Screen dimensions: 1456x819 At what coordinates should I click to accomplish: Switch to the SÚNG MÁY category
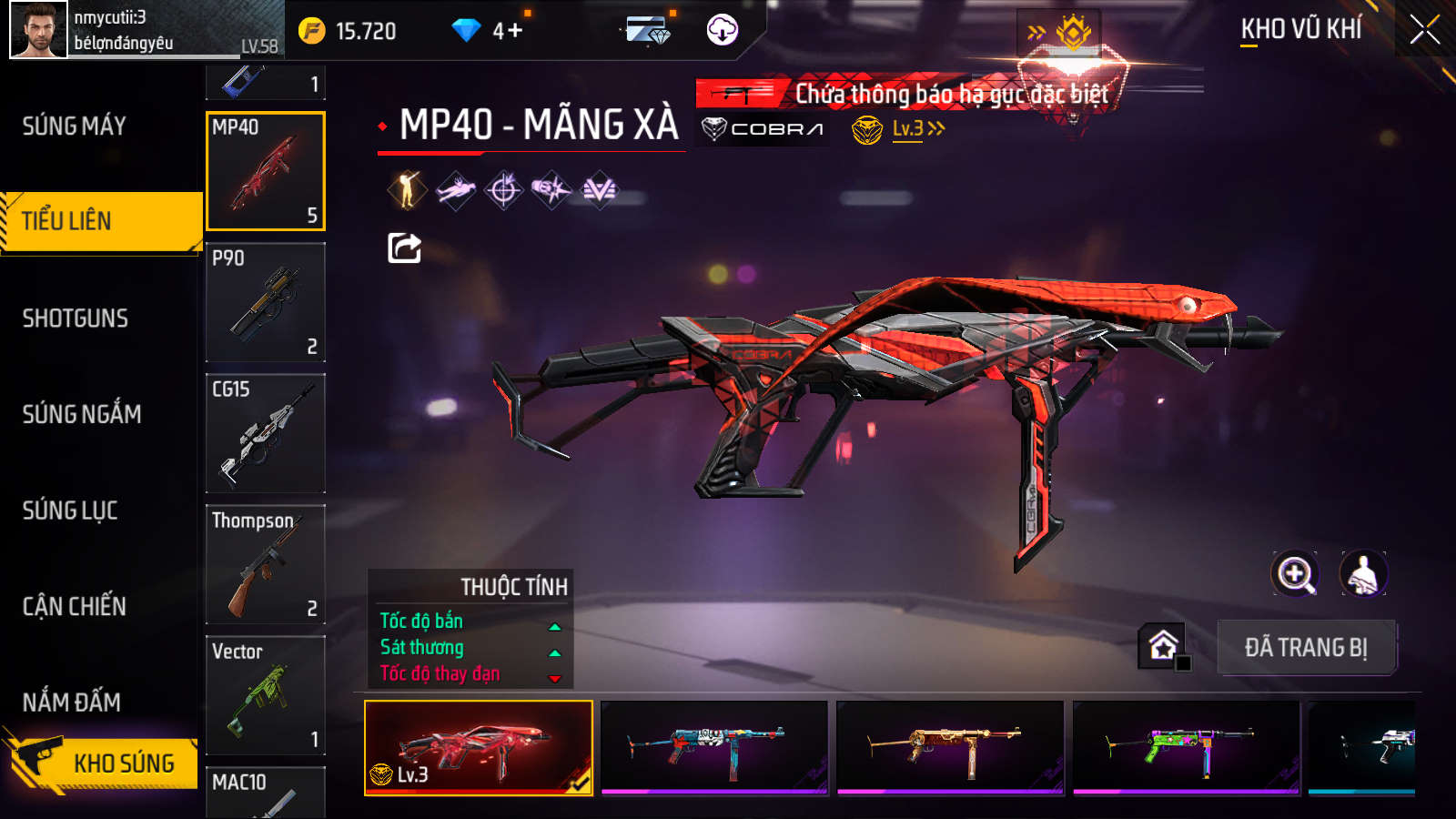pos(75,126)
